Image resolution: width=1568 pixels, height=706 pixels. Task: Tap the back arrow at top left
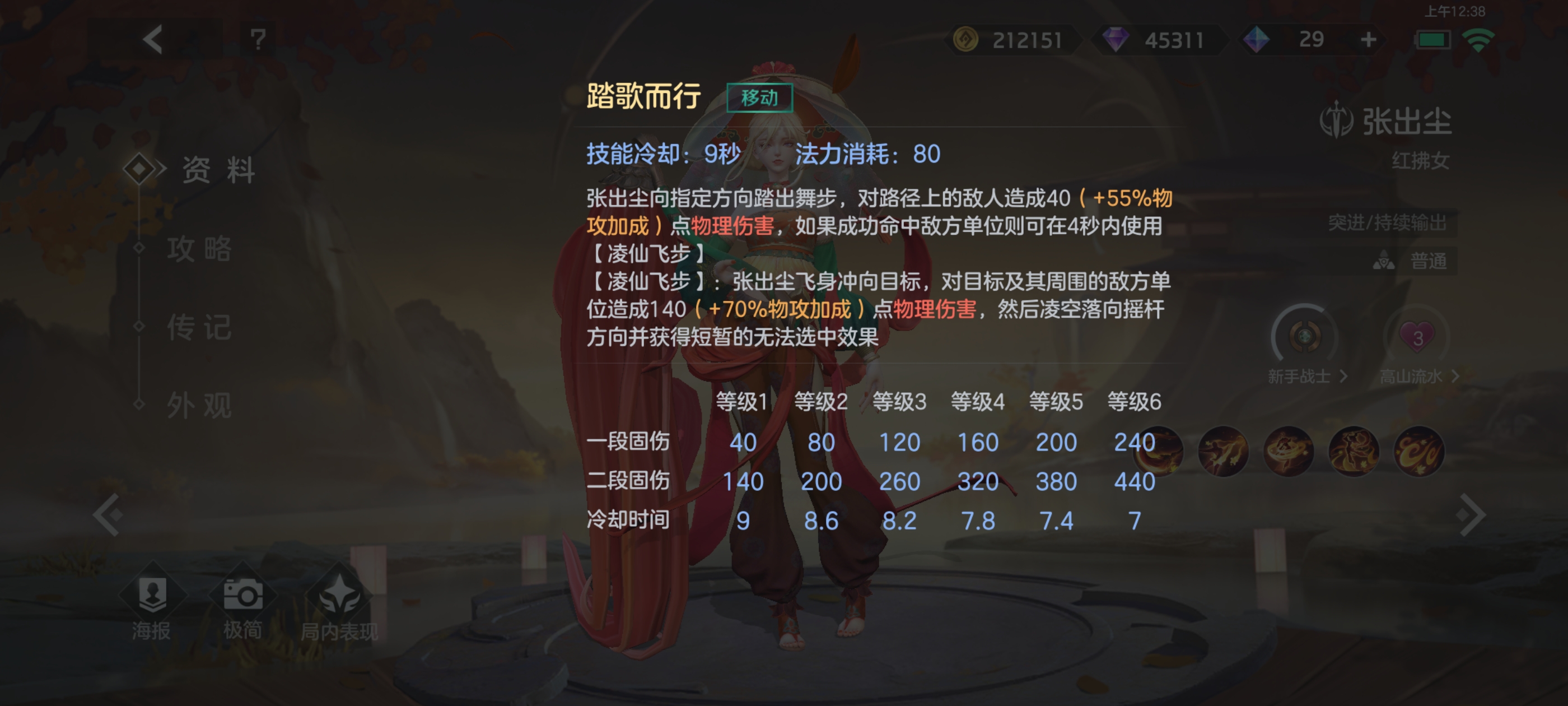153,40
